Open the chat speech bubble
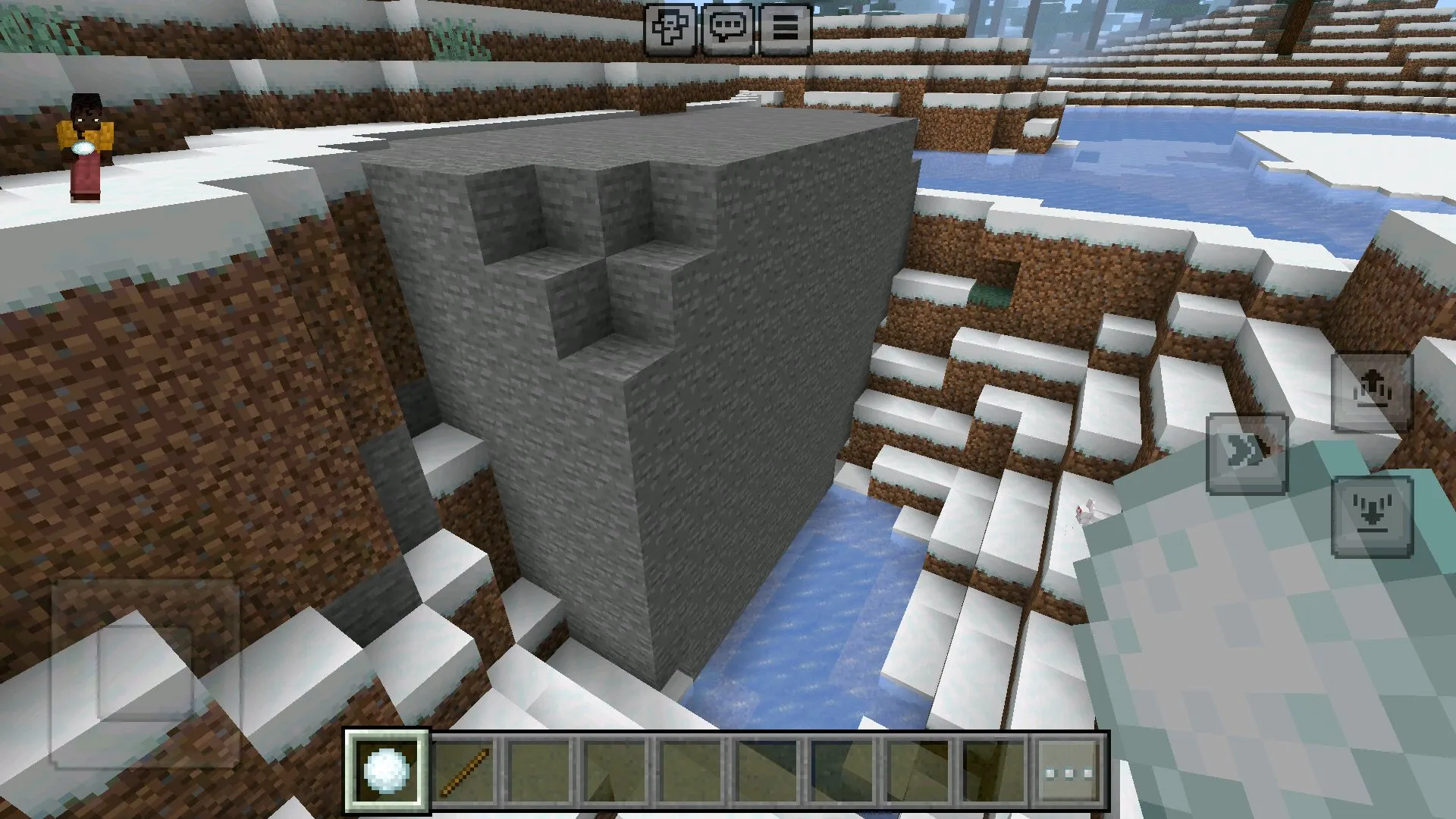 (728, 29)
